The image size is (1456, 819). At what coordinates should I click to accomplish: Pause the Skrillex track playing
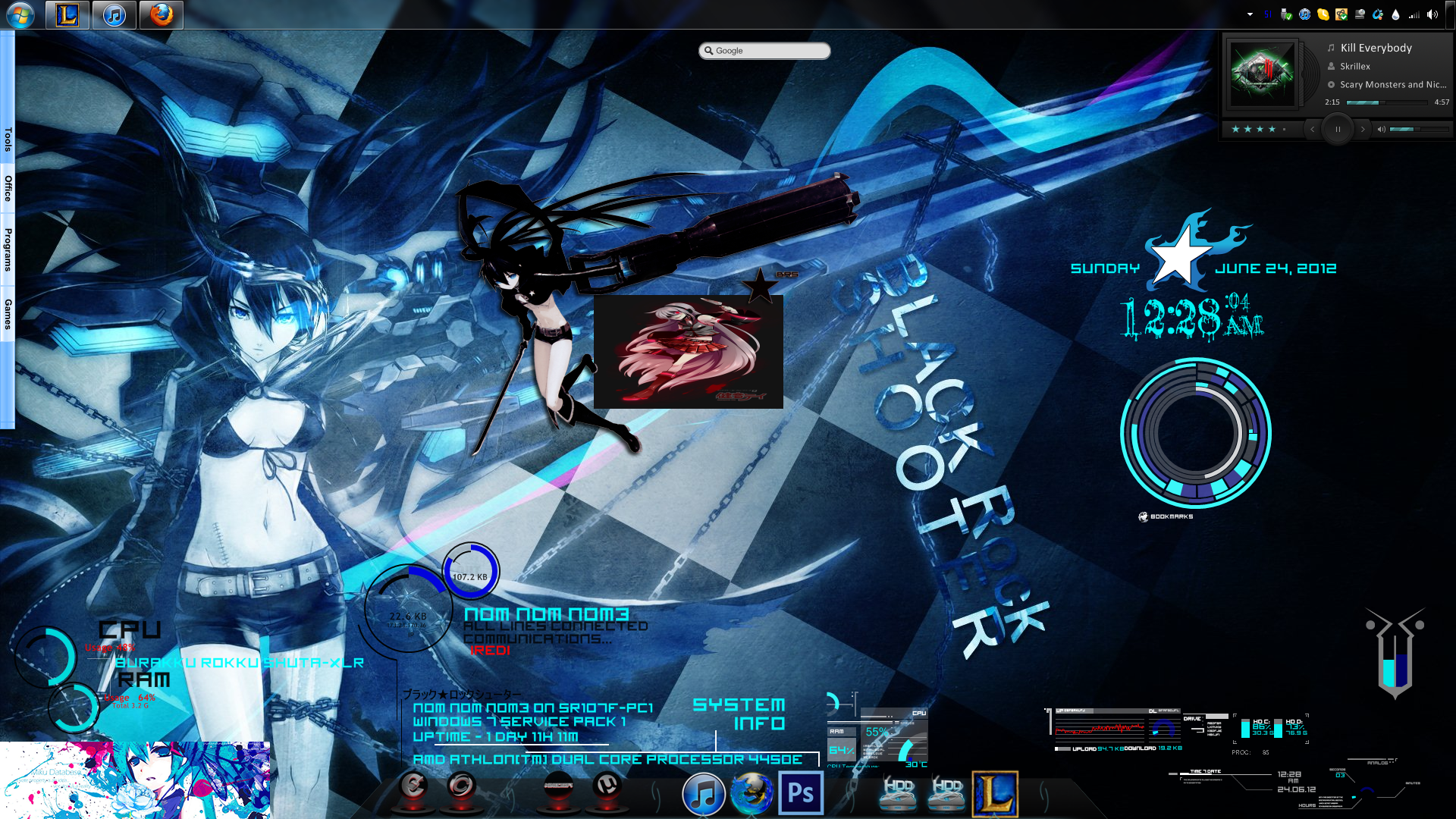1337,129
